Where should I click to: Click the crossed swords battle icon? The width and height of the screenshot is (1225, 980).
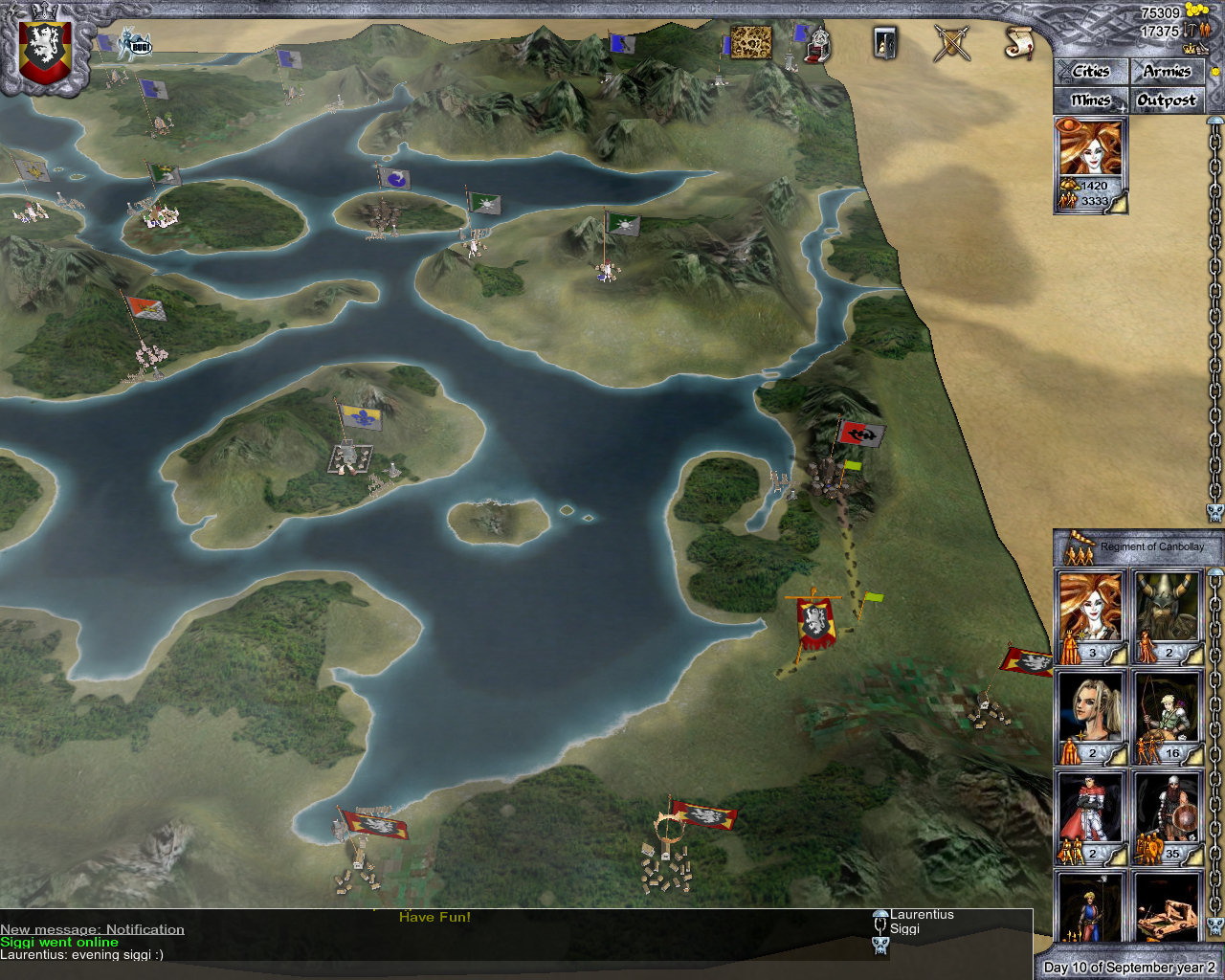point(951,43)
